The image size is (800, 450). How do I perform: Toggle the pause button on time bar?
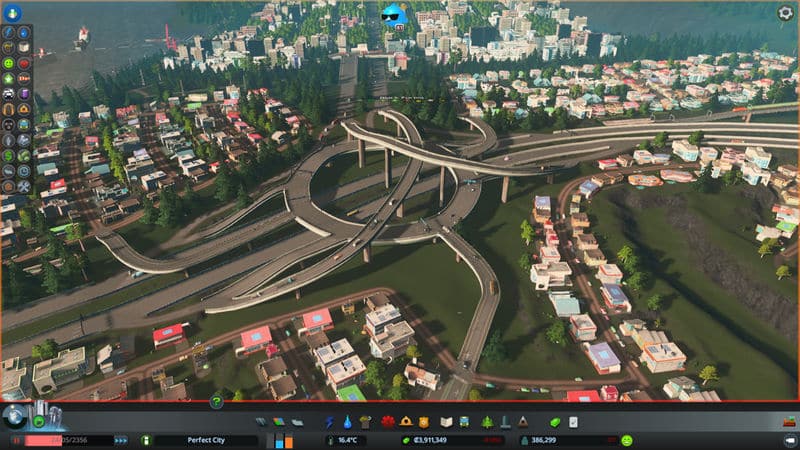(x=18, y=440)
